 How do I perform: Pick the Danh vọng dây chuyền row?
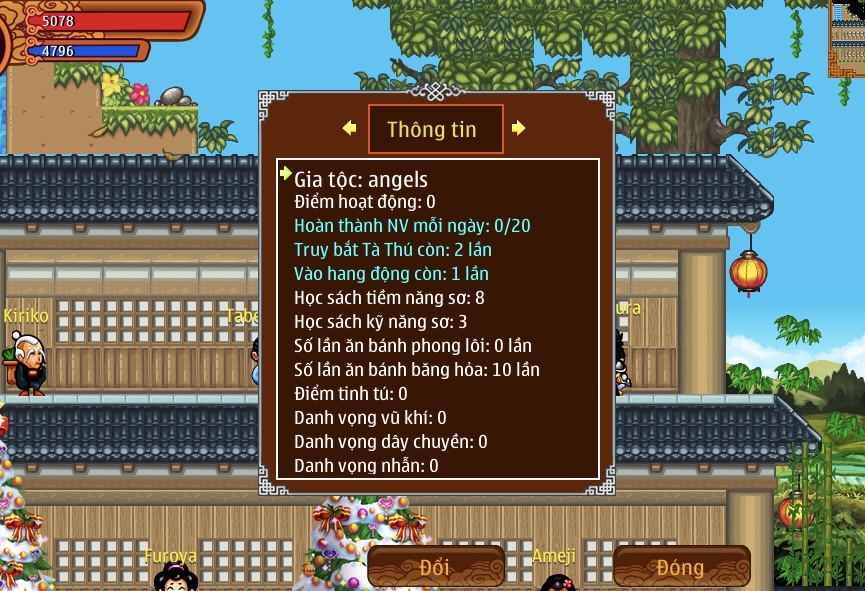(x=391, y=442)
